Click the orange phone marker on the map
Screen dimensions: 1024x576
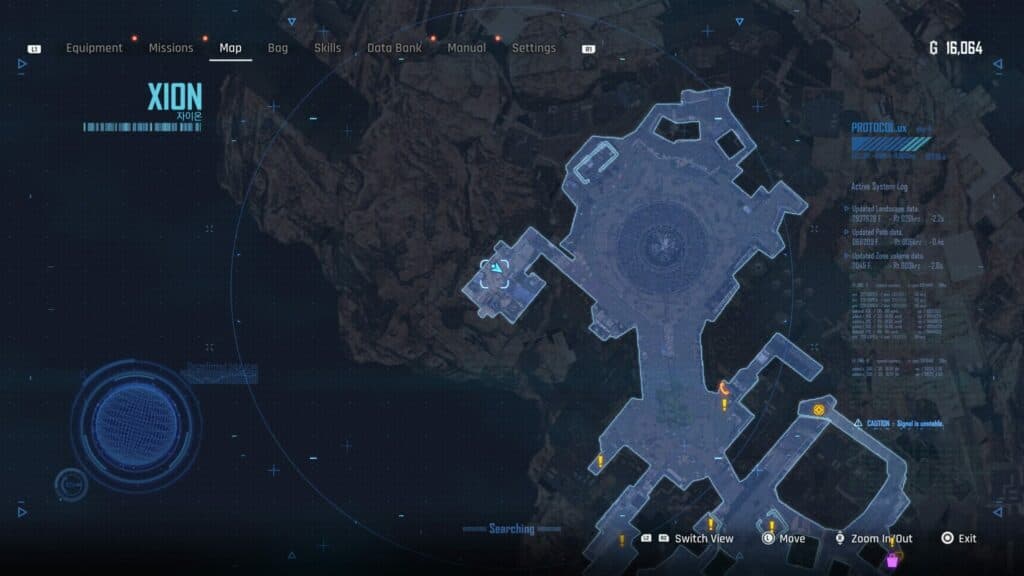click(723, 386)
